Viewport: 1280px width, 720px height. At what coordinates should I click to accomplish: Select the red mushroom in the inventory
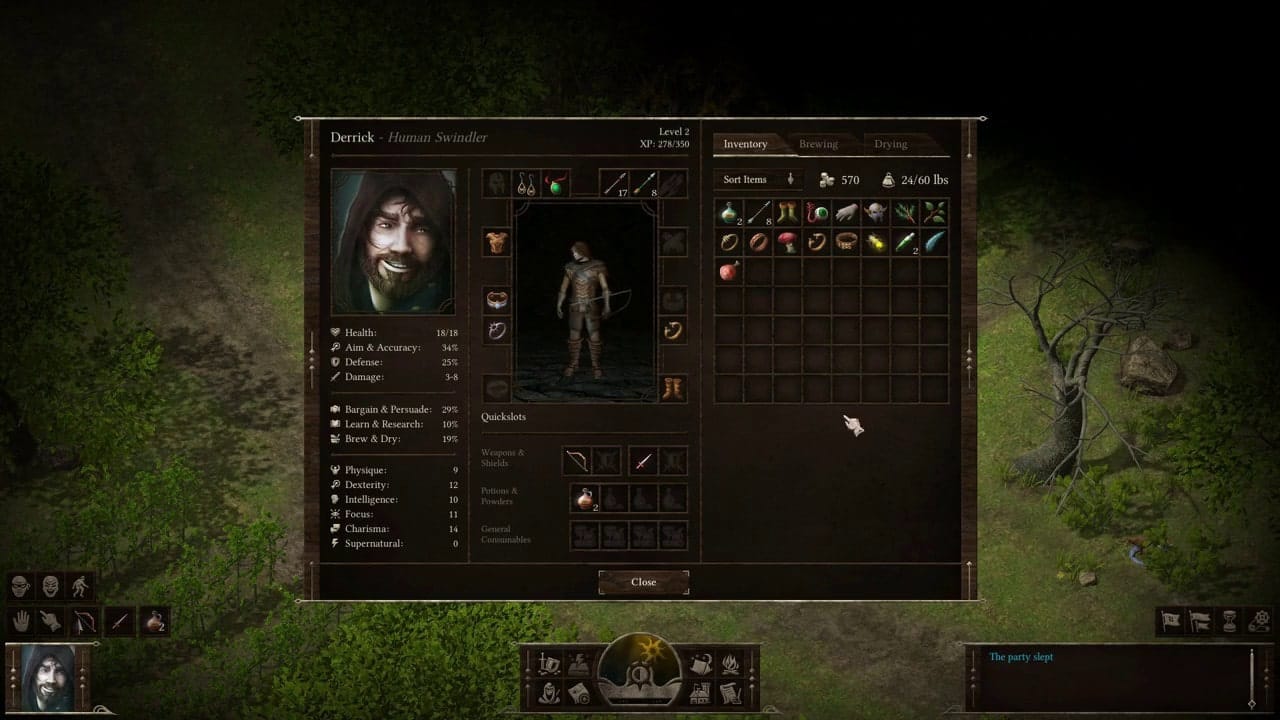point(787,241)
